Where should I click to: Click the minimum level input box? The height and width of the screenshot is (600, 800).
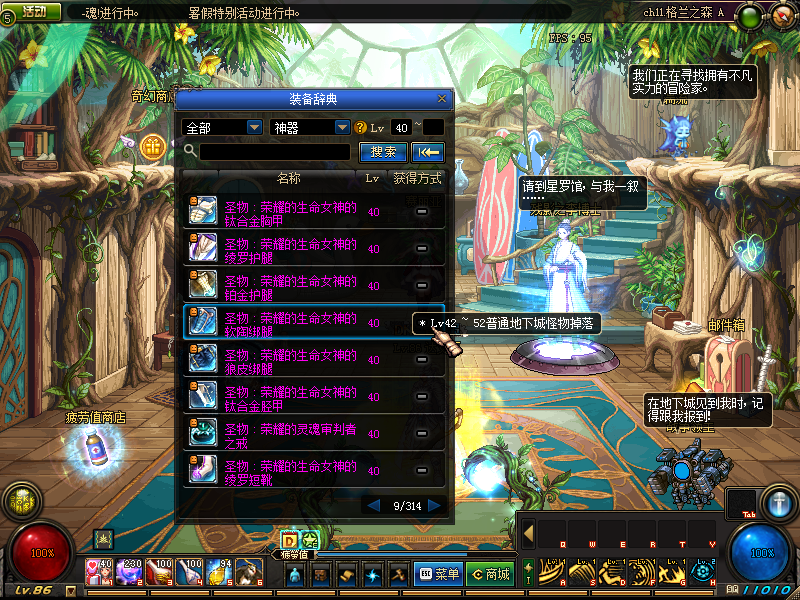click(x=402, y=128)
